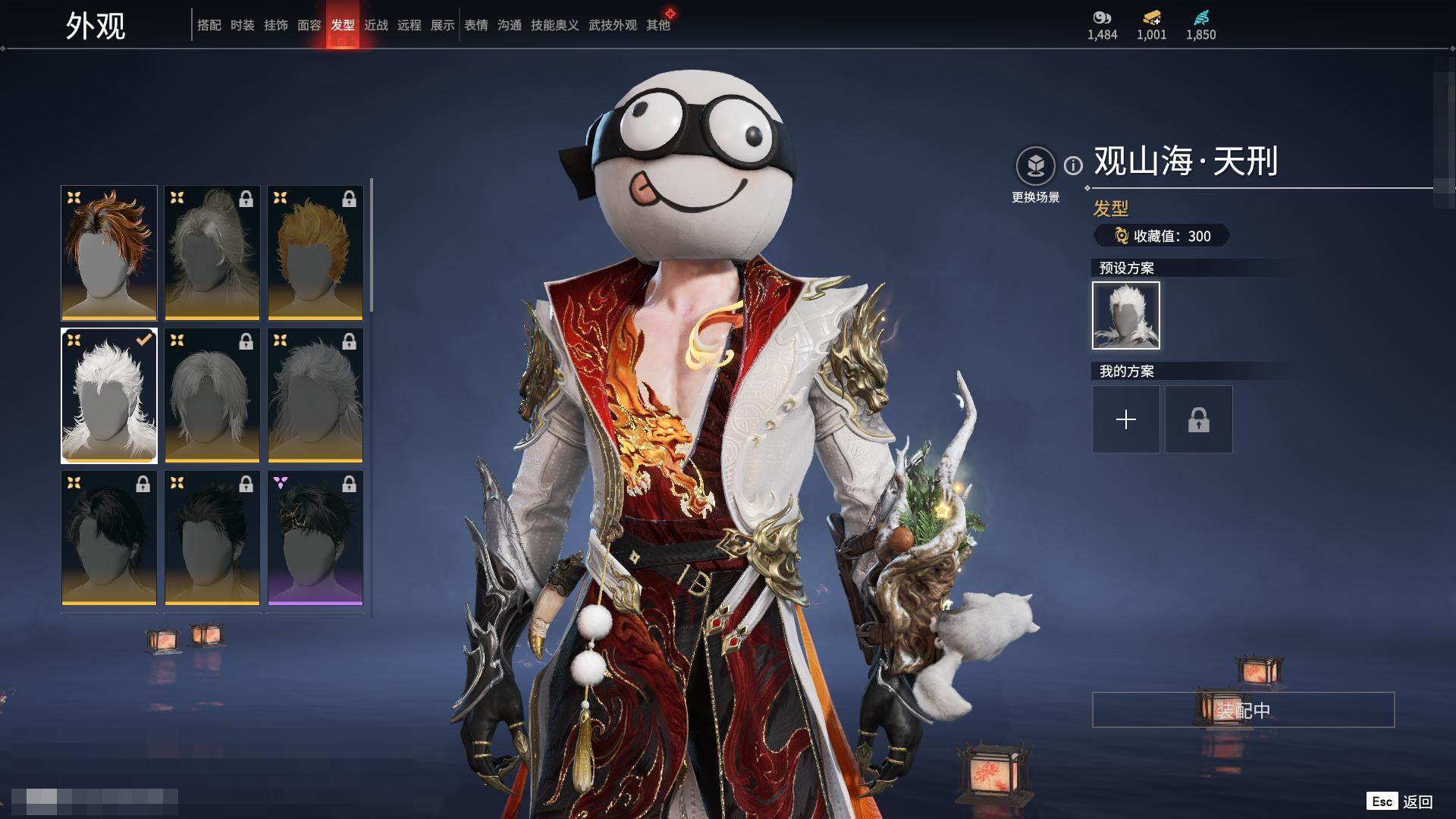Open the 技能奥义 tab
This screenshot has width=1456, height=819.
(554, 25)
